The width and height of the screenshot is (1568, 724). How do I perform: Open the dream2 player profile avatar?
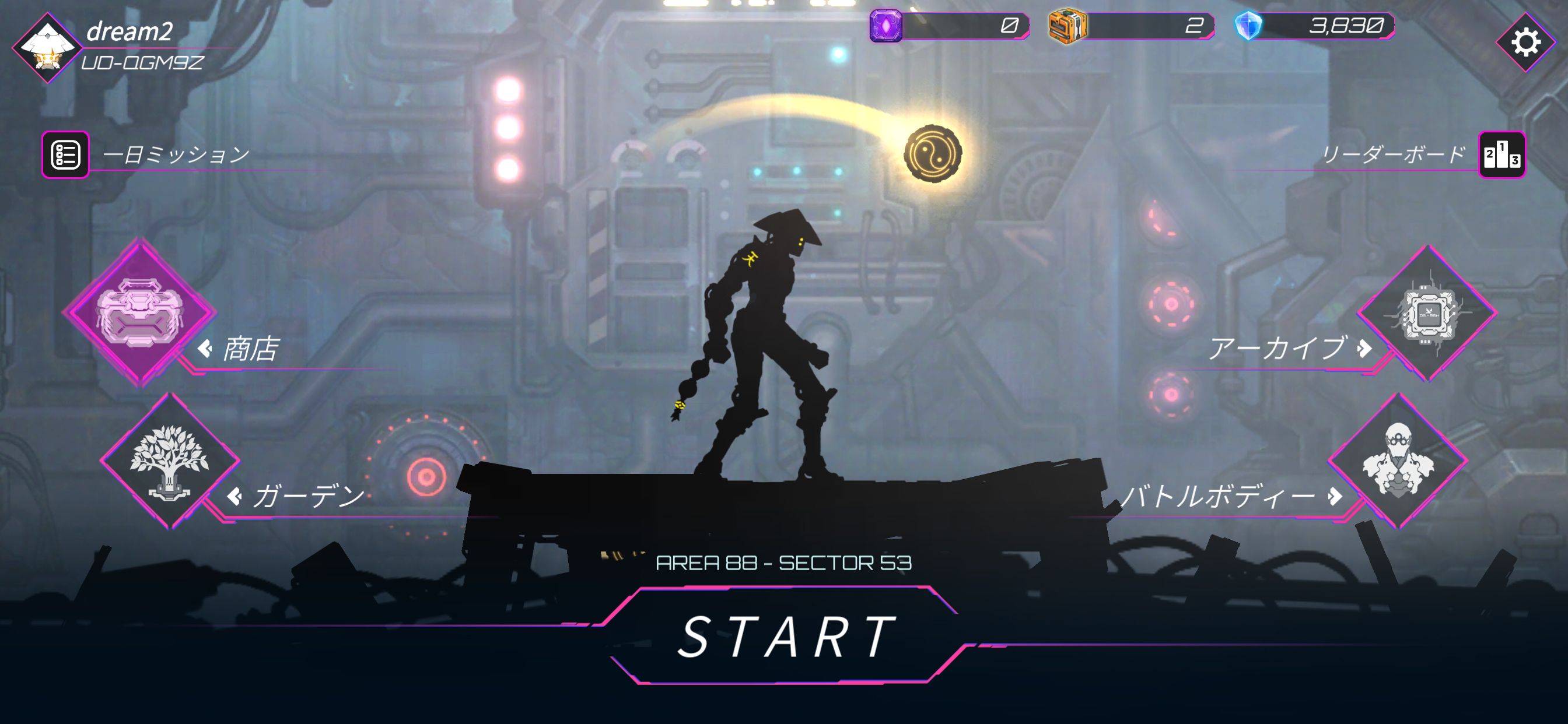click(x=47, y=47)
